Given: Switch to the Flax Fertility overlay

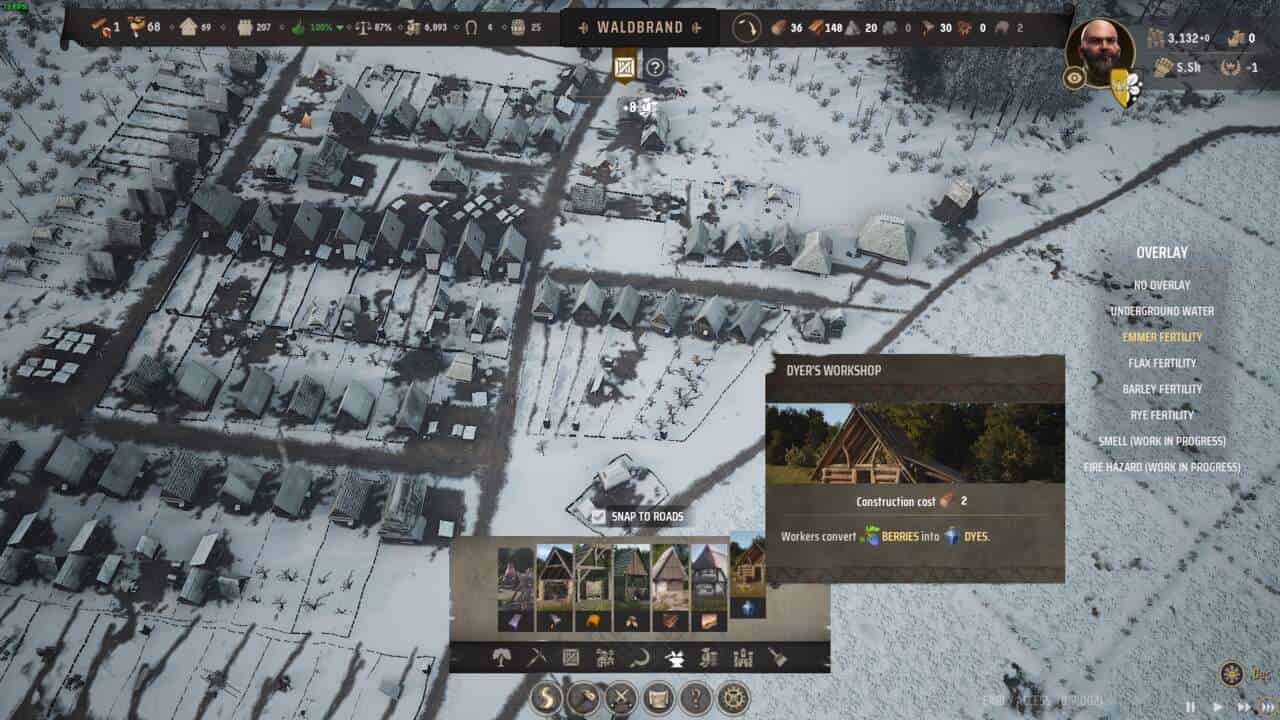Looking at the screenshot, I should click(x=1162, y=363).
